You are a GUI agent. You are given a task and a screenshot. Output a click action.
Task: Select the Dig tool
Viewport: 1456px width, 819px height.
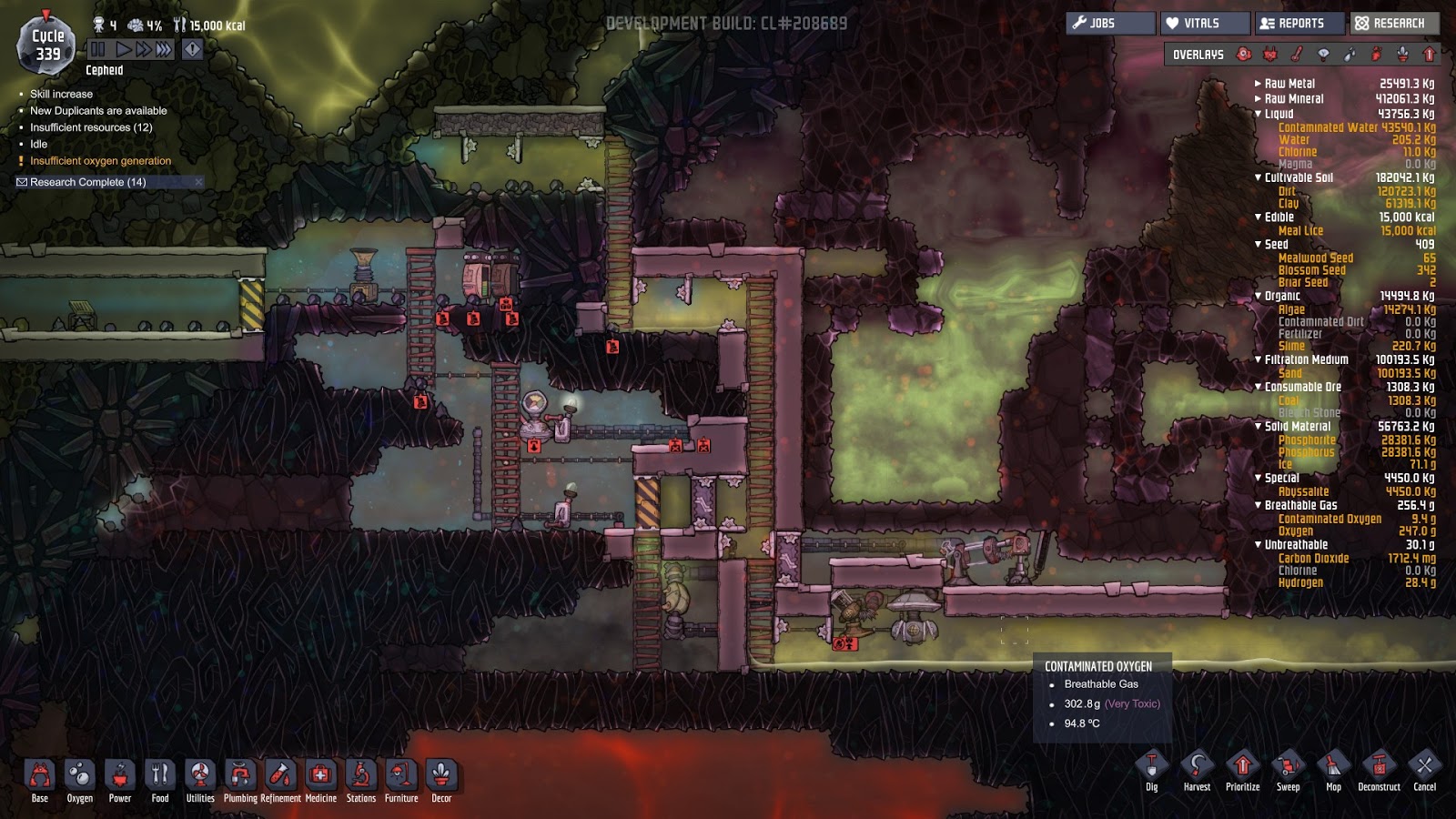pyautogui.click(x=1151, y=771)
